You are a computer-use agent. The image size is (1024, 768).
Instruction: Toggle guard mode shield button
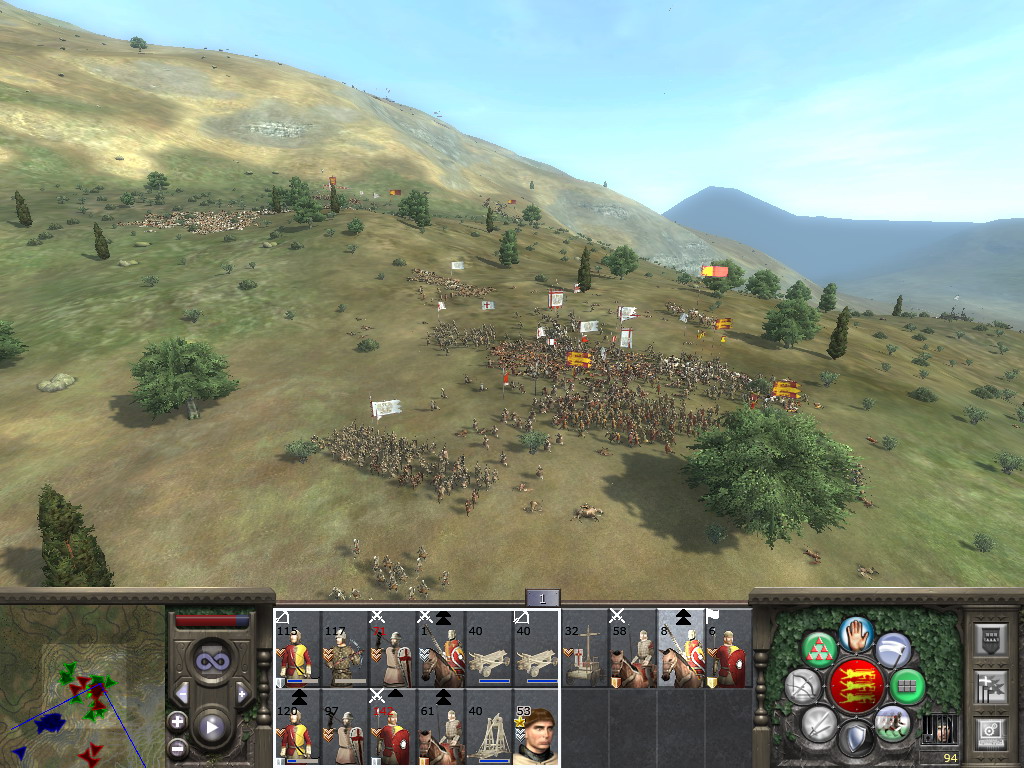pyautogui.click(x=856, y=740)
